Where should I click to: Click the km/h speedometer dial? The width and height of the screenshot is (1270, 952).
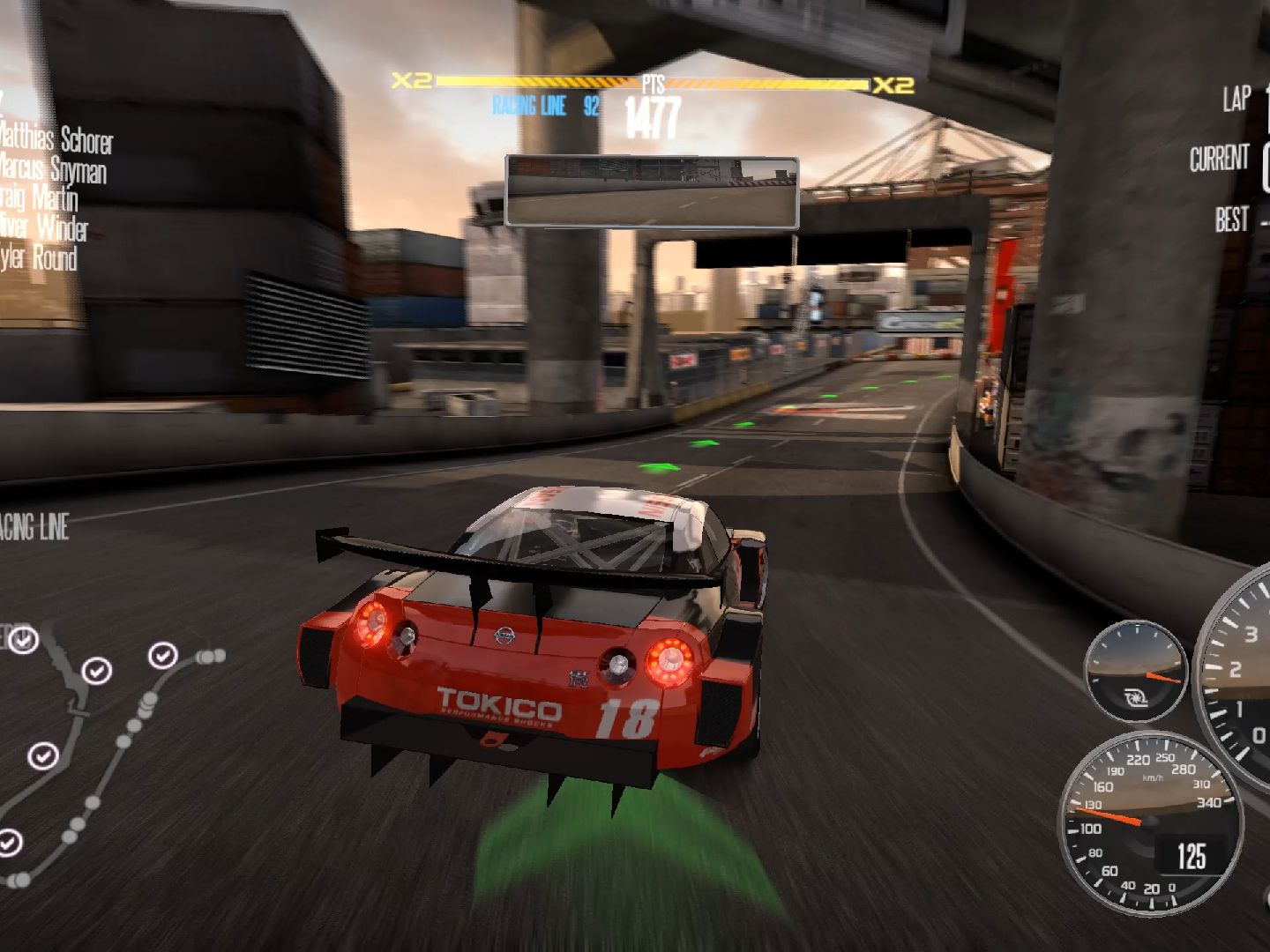[x=1150, y=822]
